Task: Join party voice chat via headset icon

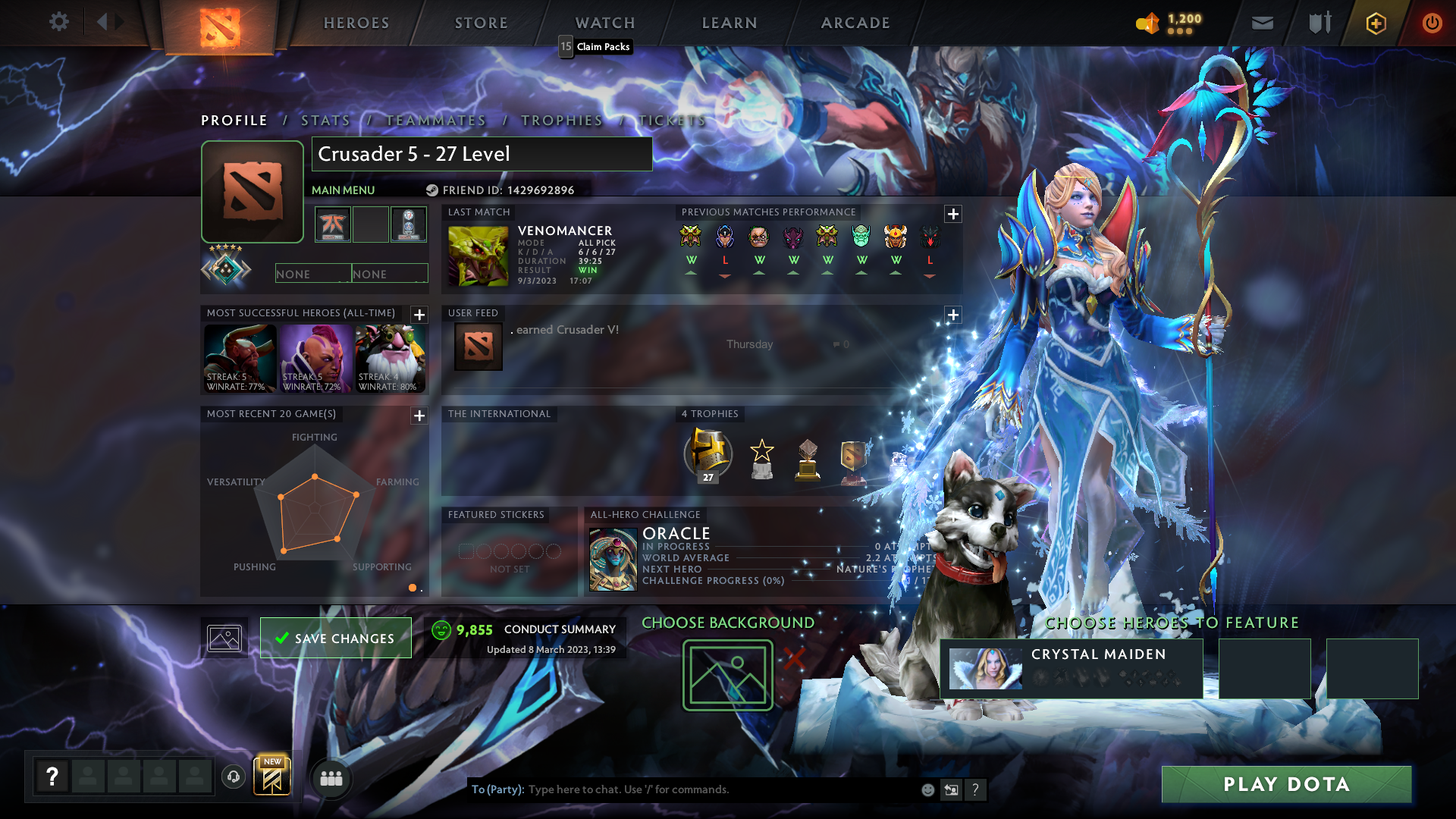Action: tap(233, 779)
